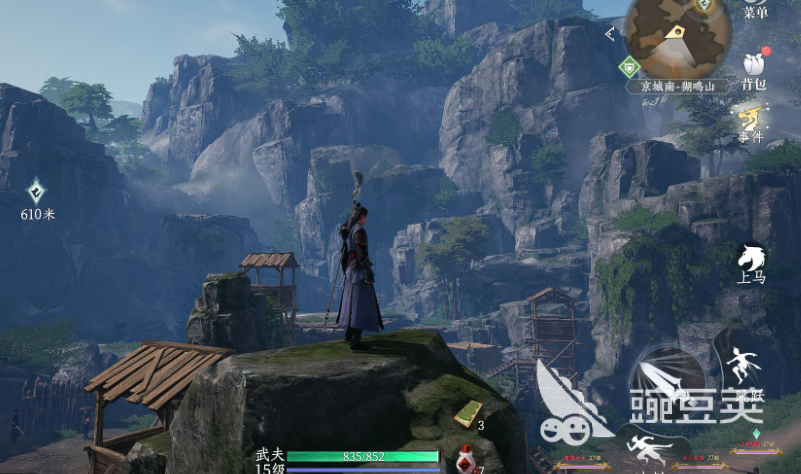This screenshot has height=474, width=801.
Task: Use the green book item slot
Action: (467, 411)
